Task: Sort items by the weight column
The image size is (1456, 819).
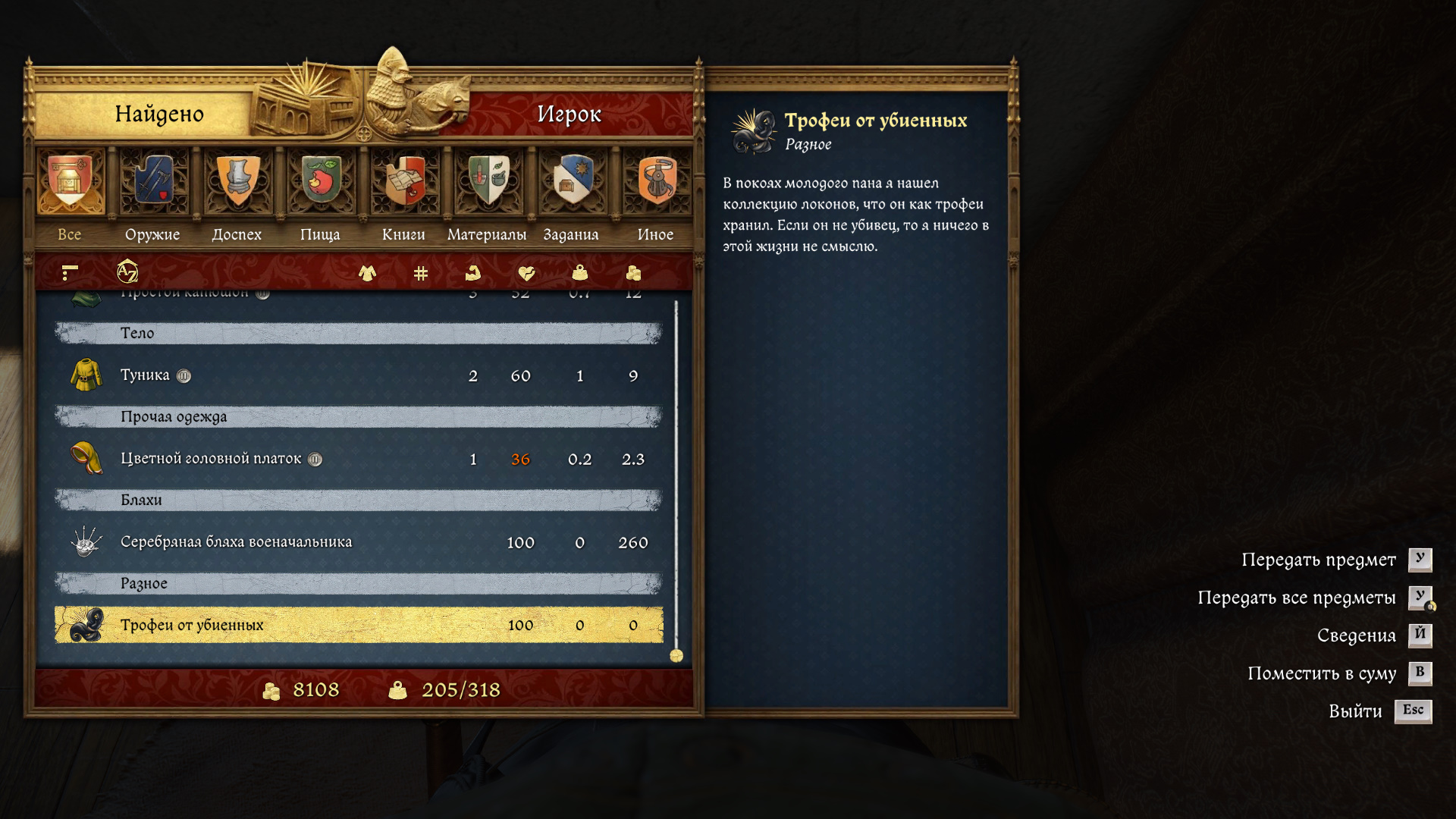Action: [x=580, y=272]
